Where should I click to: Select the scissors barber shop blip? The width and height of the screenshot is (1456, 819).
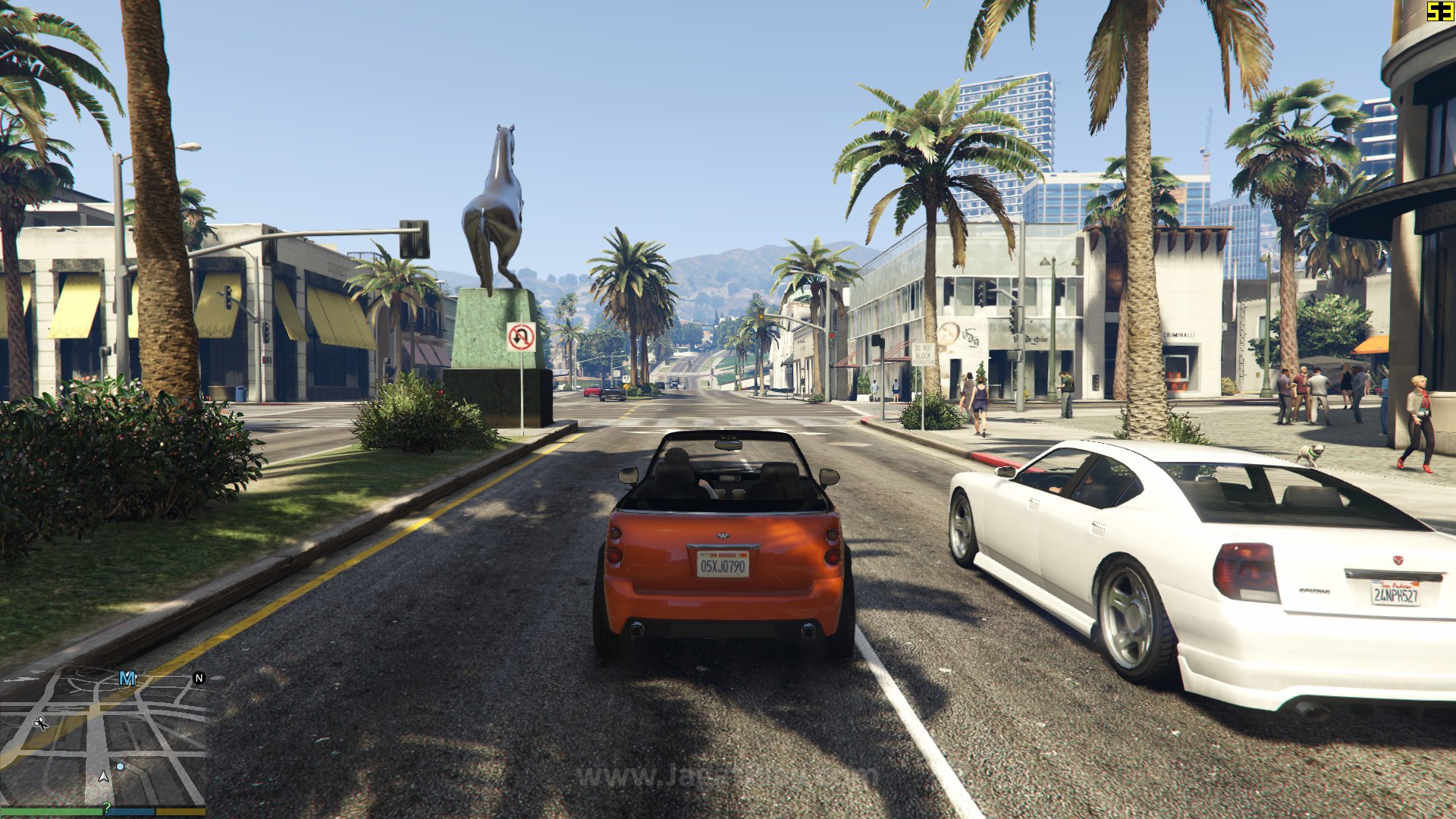(x=41, y=723)
